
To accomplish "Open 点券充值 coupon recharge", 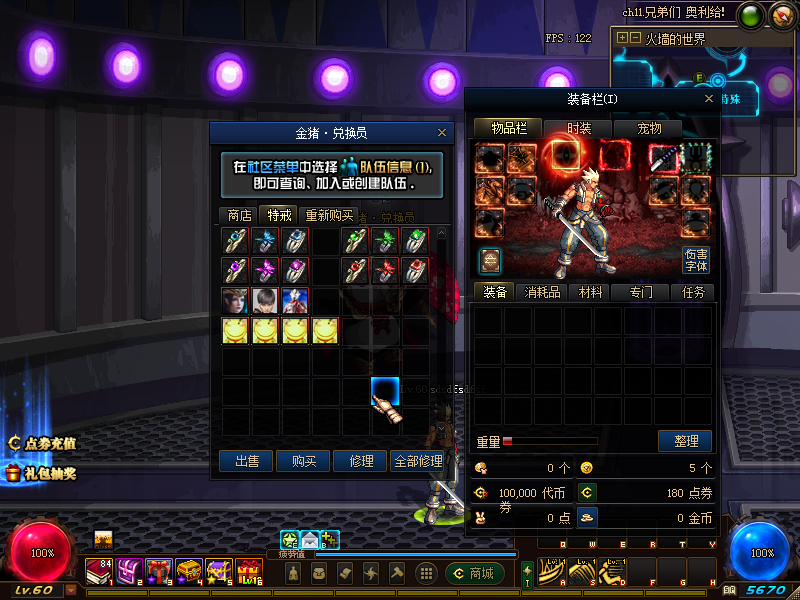I will click(x=42, y=443).
